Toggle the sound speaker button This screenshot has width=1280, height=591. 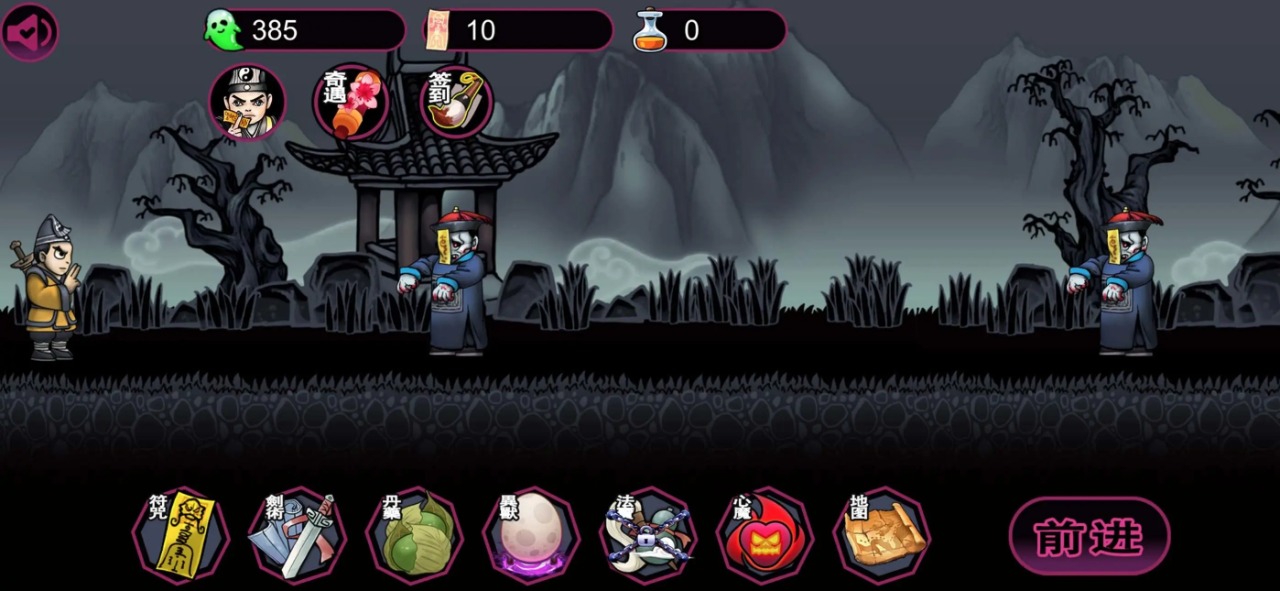[29, 32]
